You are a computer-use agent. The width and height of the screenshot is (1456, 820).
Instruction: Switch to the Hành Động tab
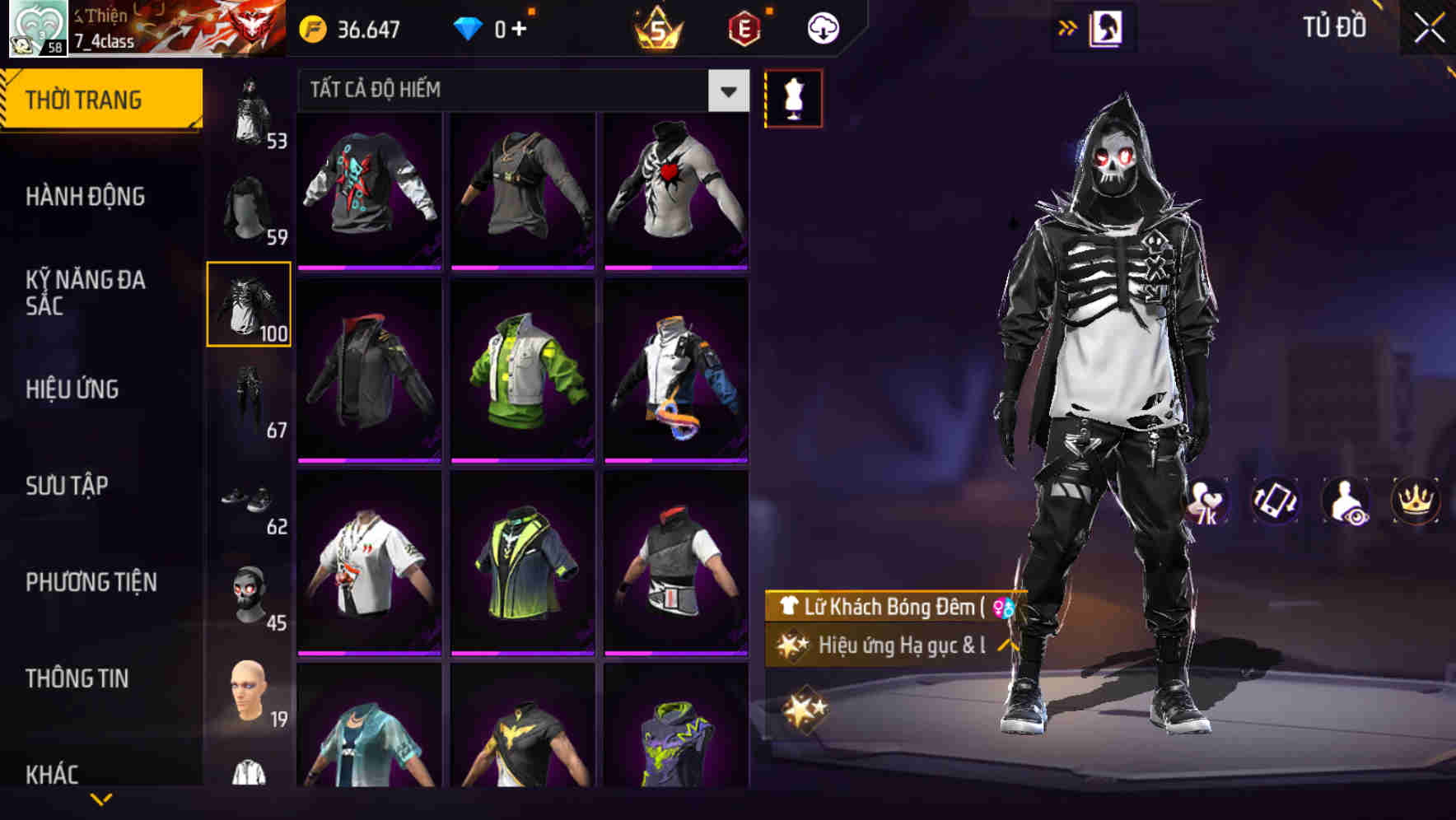pos(84,196)
